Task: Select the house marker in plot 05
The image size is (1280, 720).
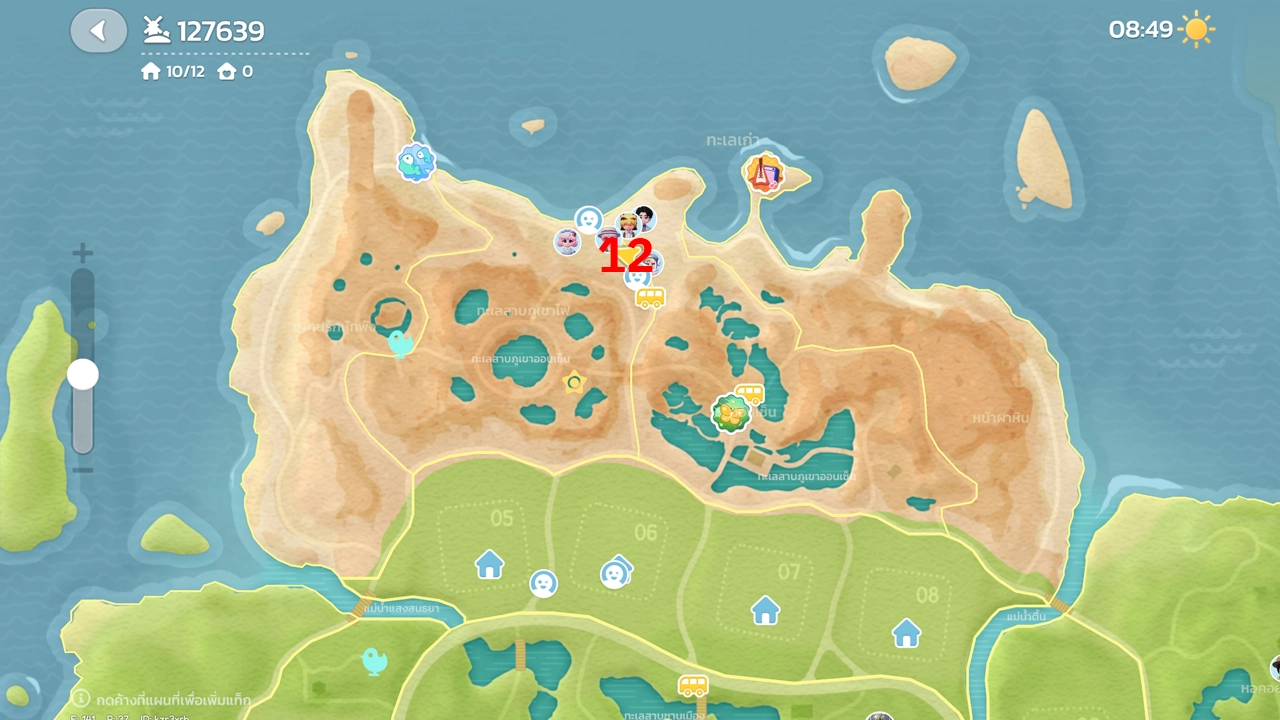Action: point(489,564)
